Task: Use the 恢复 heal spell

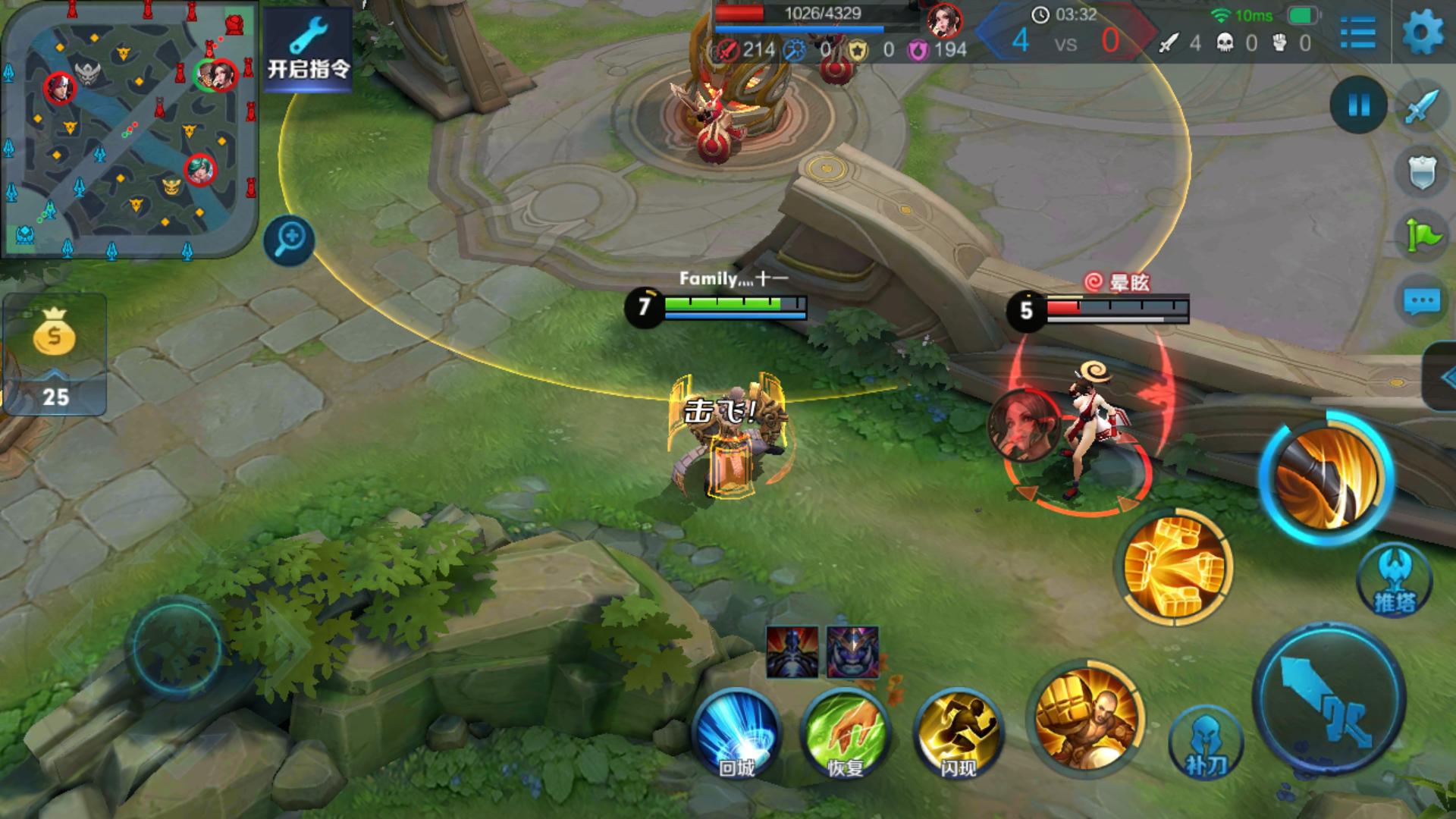Action: coord(846,733)
